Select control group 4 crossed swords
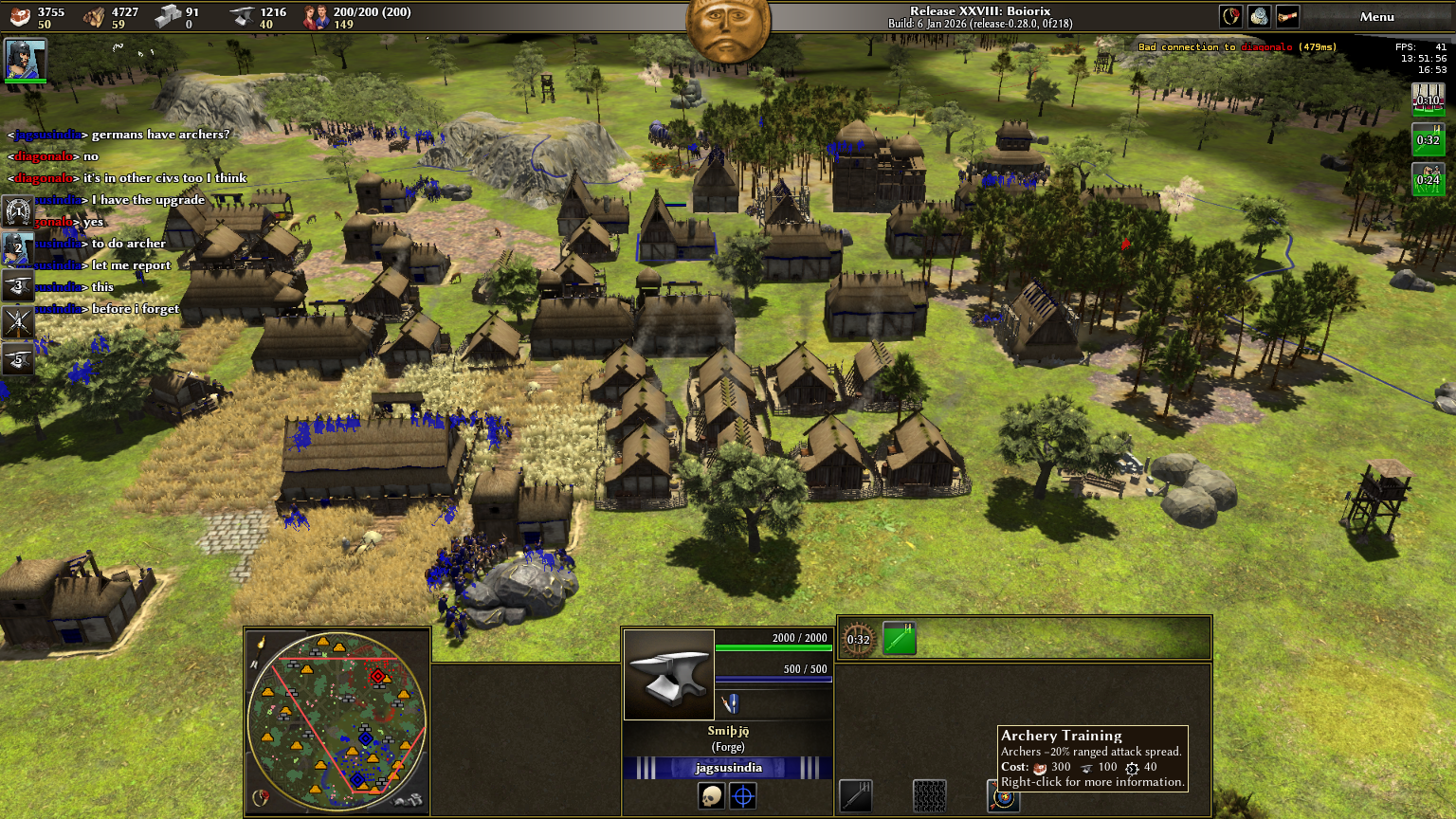The image size is (1456, 819). point(18,322)
